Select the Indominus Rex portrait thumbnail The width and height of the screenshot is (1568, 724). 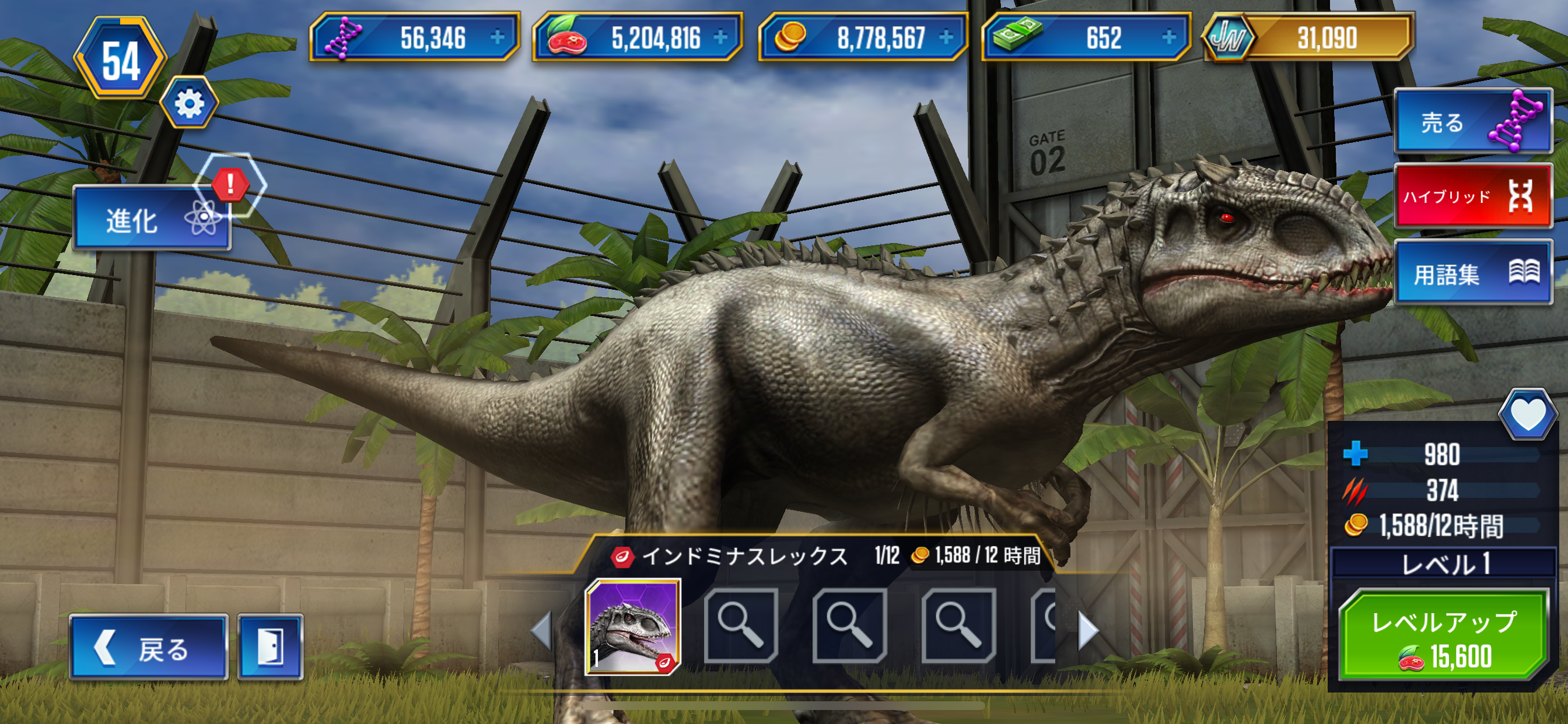pyautogui.click(x=632, y=627)
